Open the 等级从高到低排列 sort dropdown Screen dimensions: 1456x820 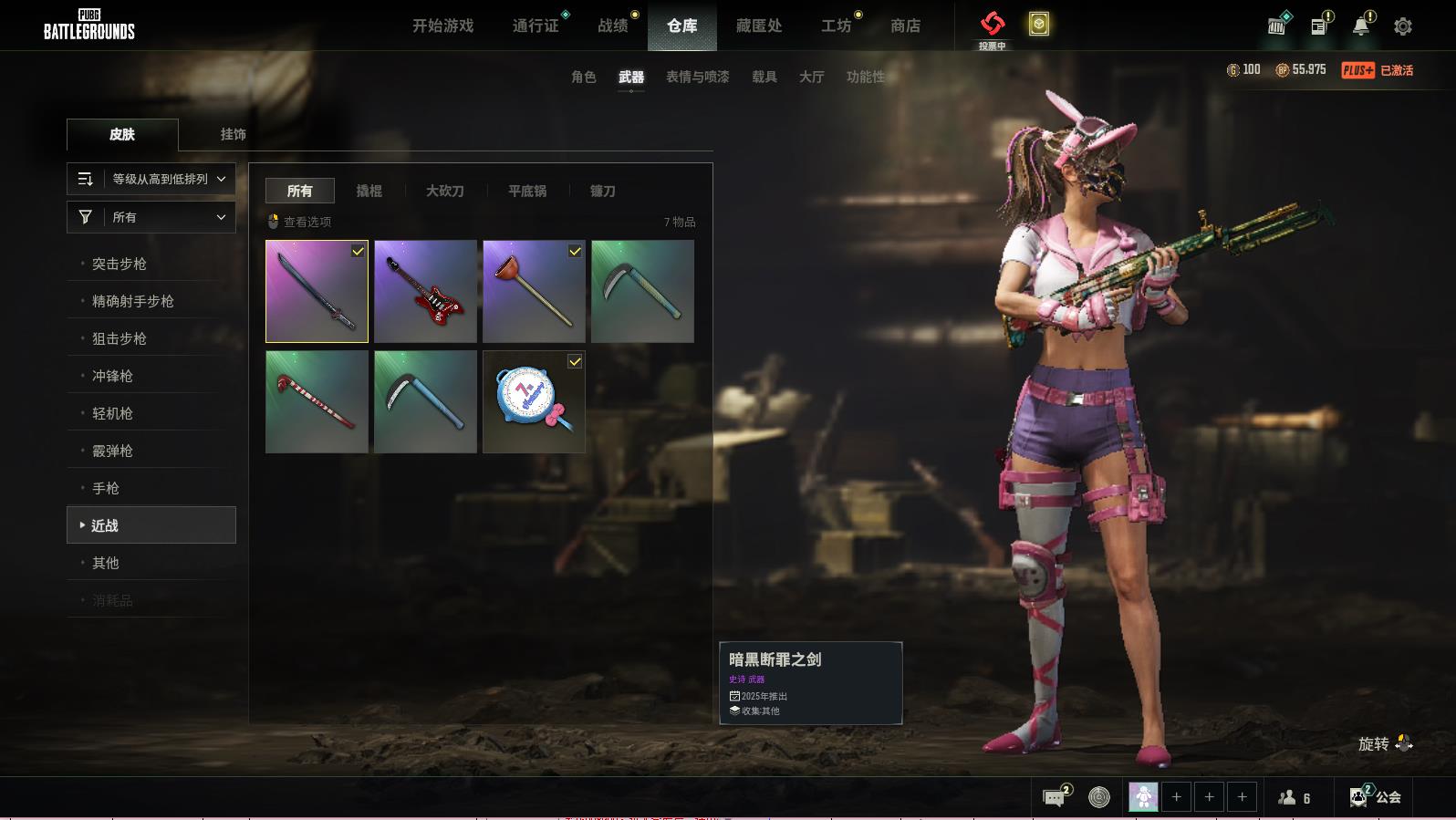click(151, 179)
